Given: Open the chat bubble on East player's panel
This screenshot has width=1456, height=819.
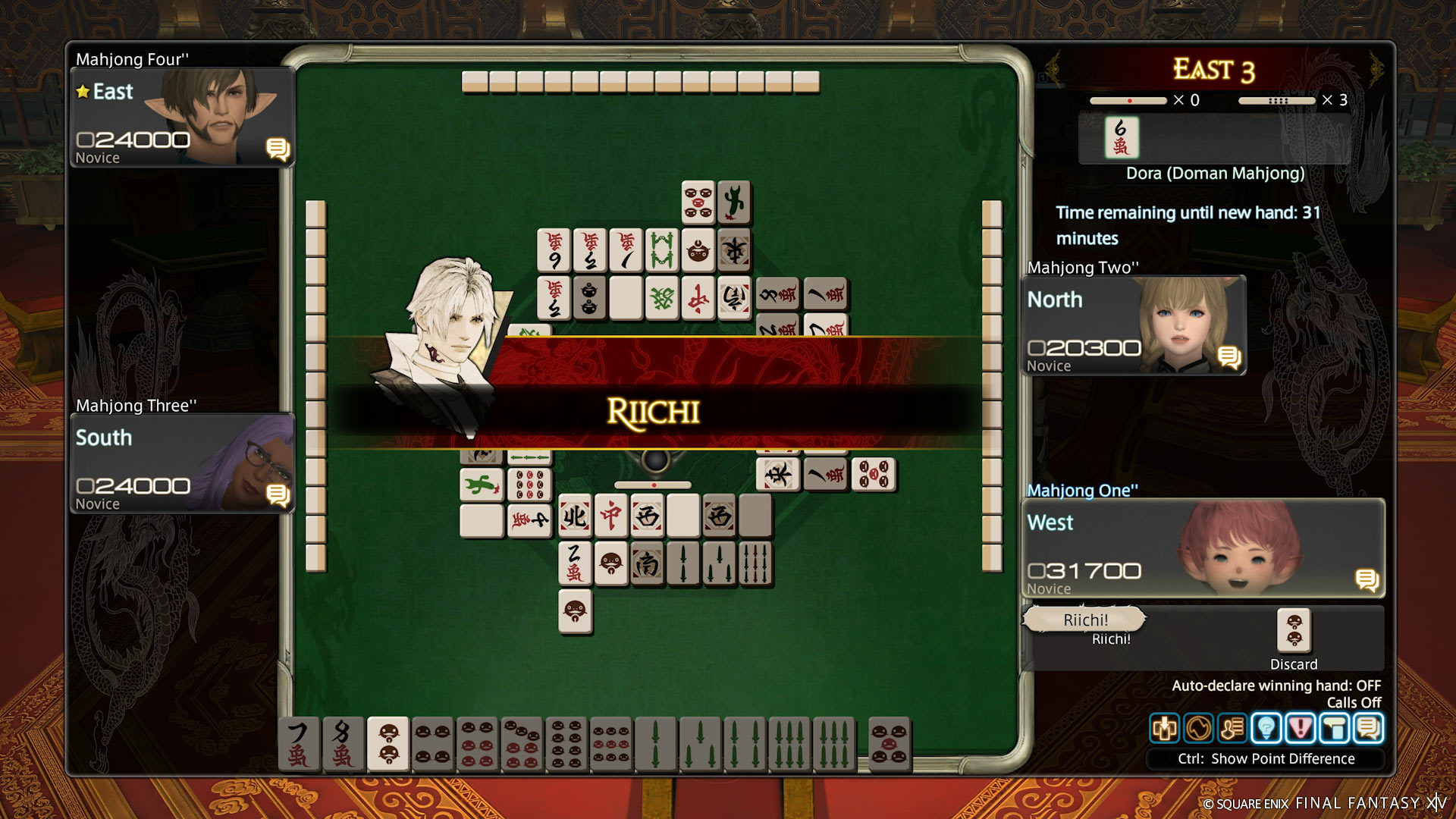Looking at the screenshot, I should (278, 149).
